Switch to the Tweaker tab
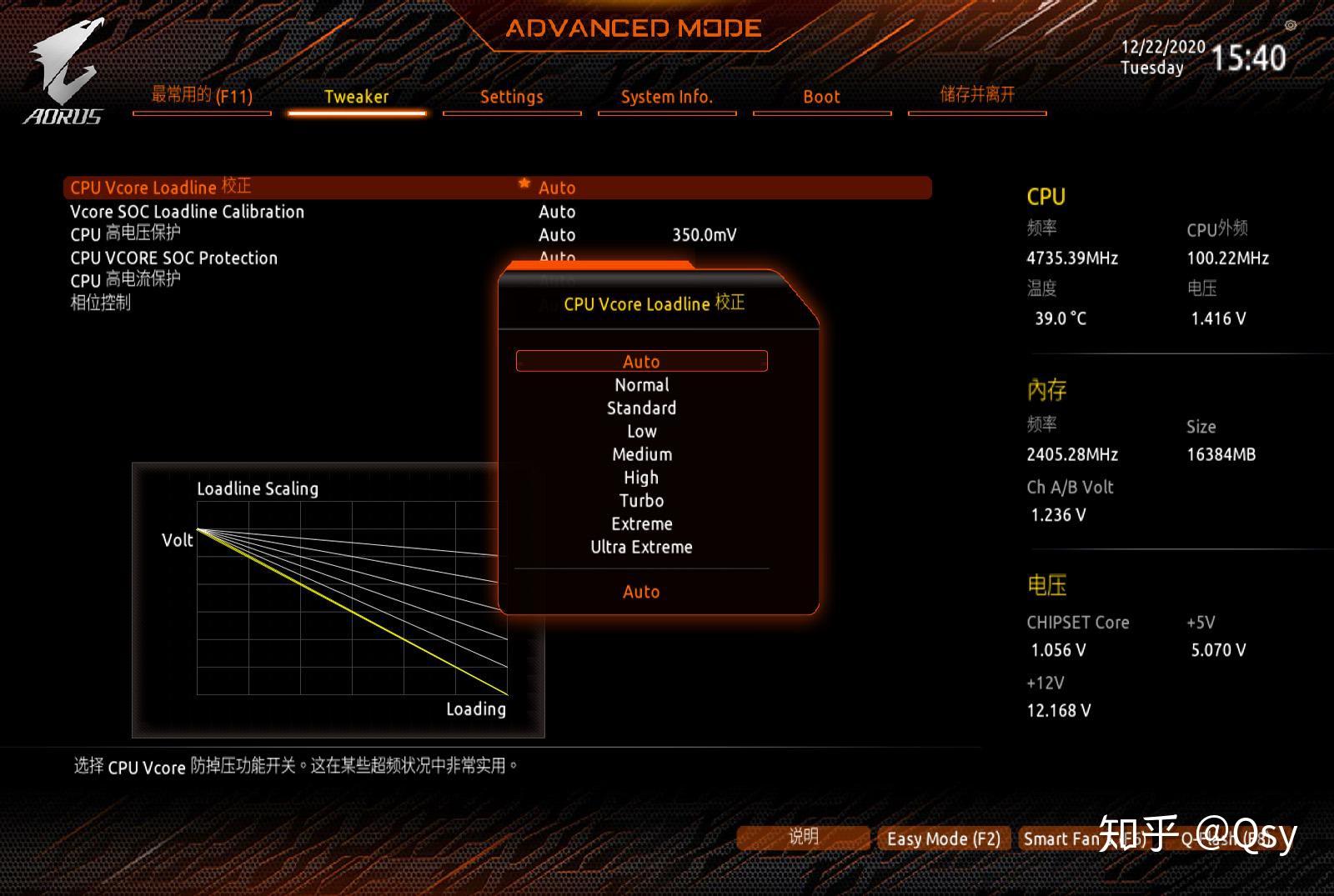This screenshot has width=1334, height=896. pos(356,97)
